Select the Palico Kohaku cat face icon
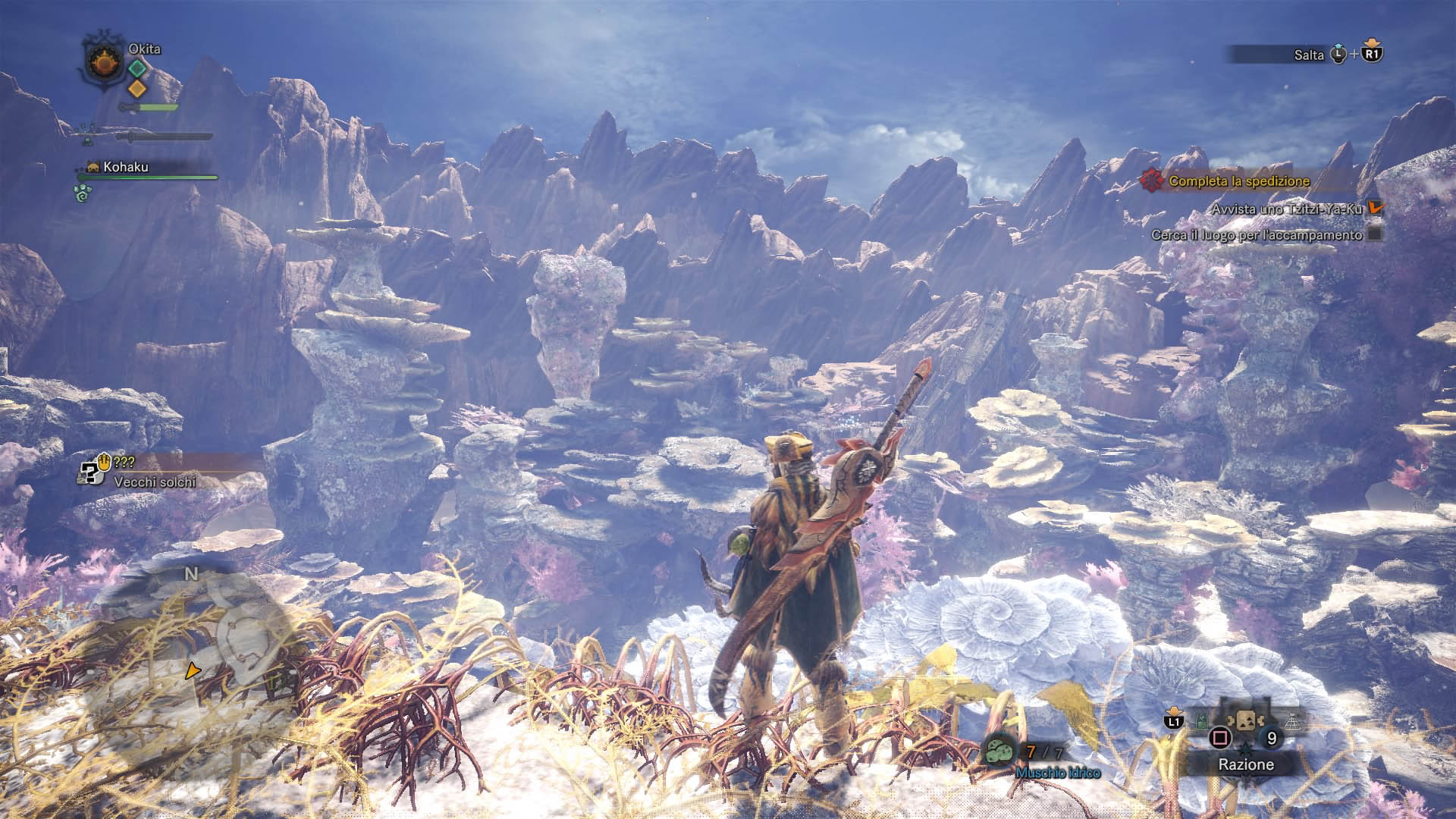The image size is (1456, 819). point(95,167)
